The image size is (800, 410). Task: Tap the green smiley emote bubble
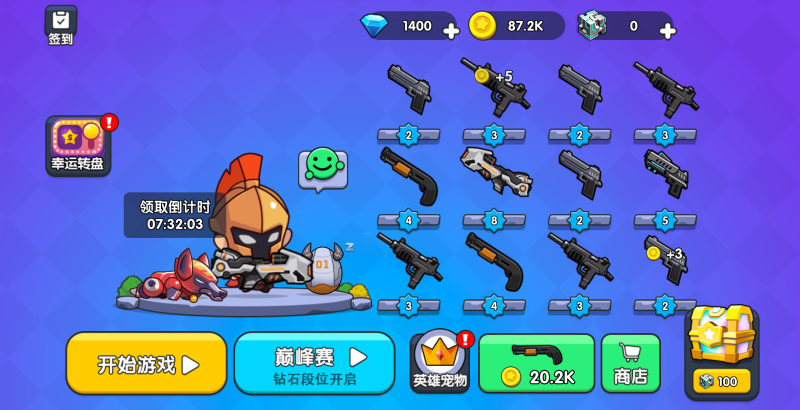pos(323,166)
